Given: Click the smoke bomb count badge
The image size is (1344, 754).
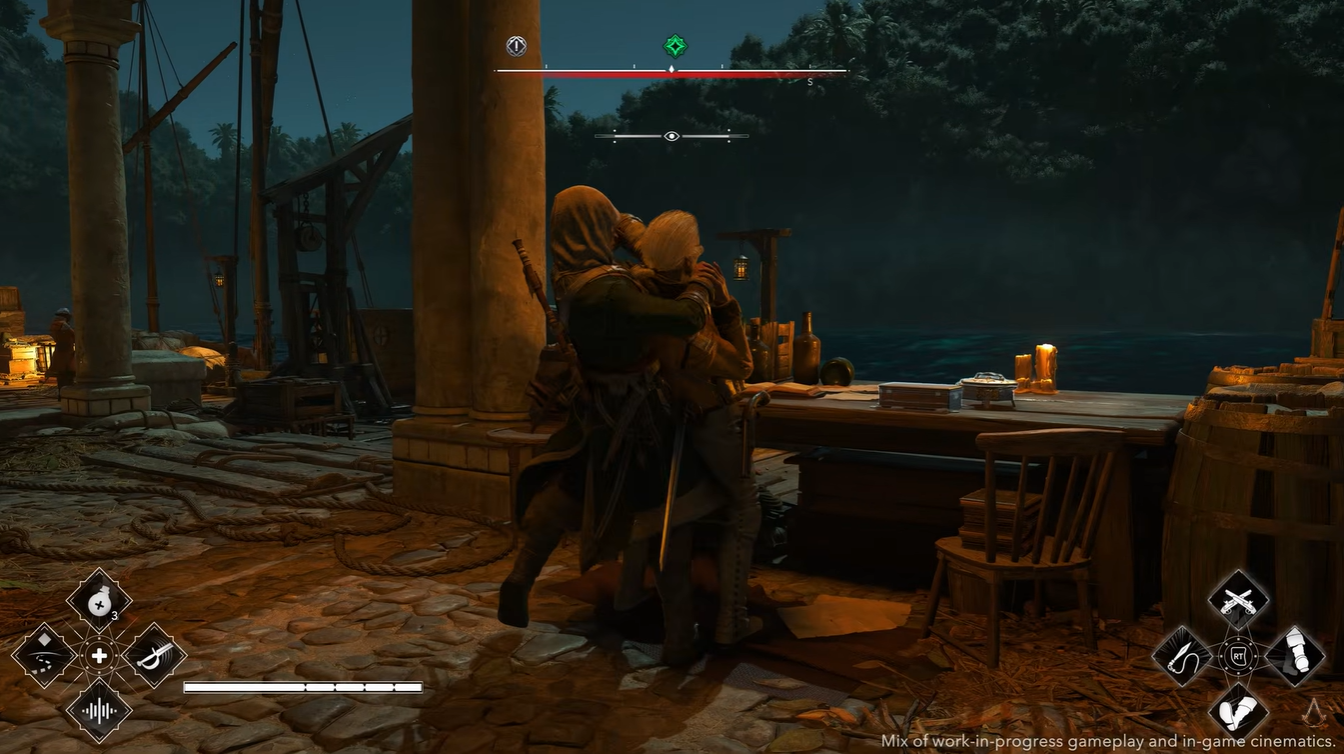Looking at the screenshot, I should [113, 614].
